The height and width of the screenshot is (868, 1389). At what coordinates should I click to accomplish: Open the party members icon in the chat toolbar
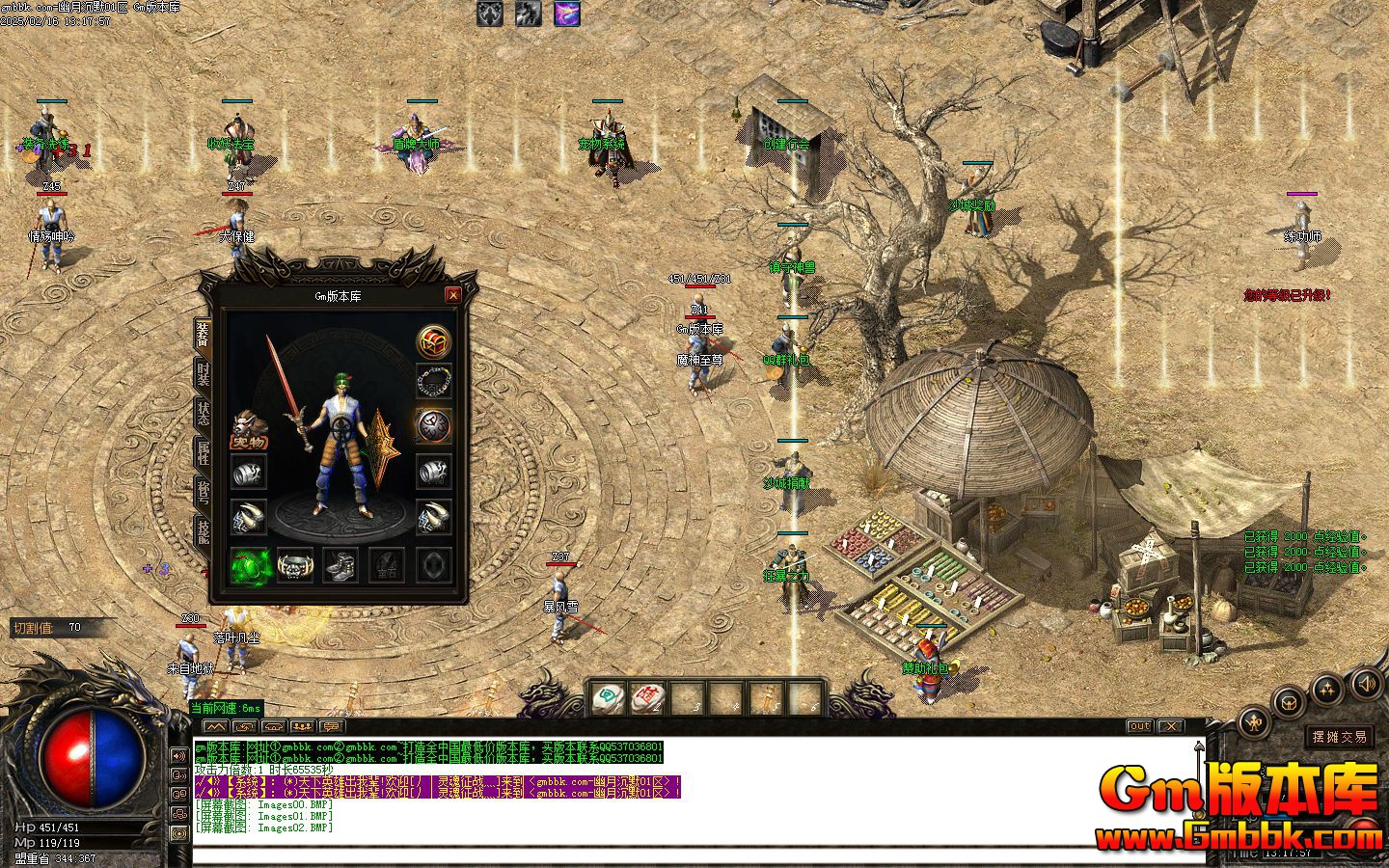(x=303, y=726)
